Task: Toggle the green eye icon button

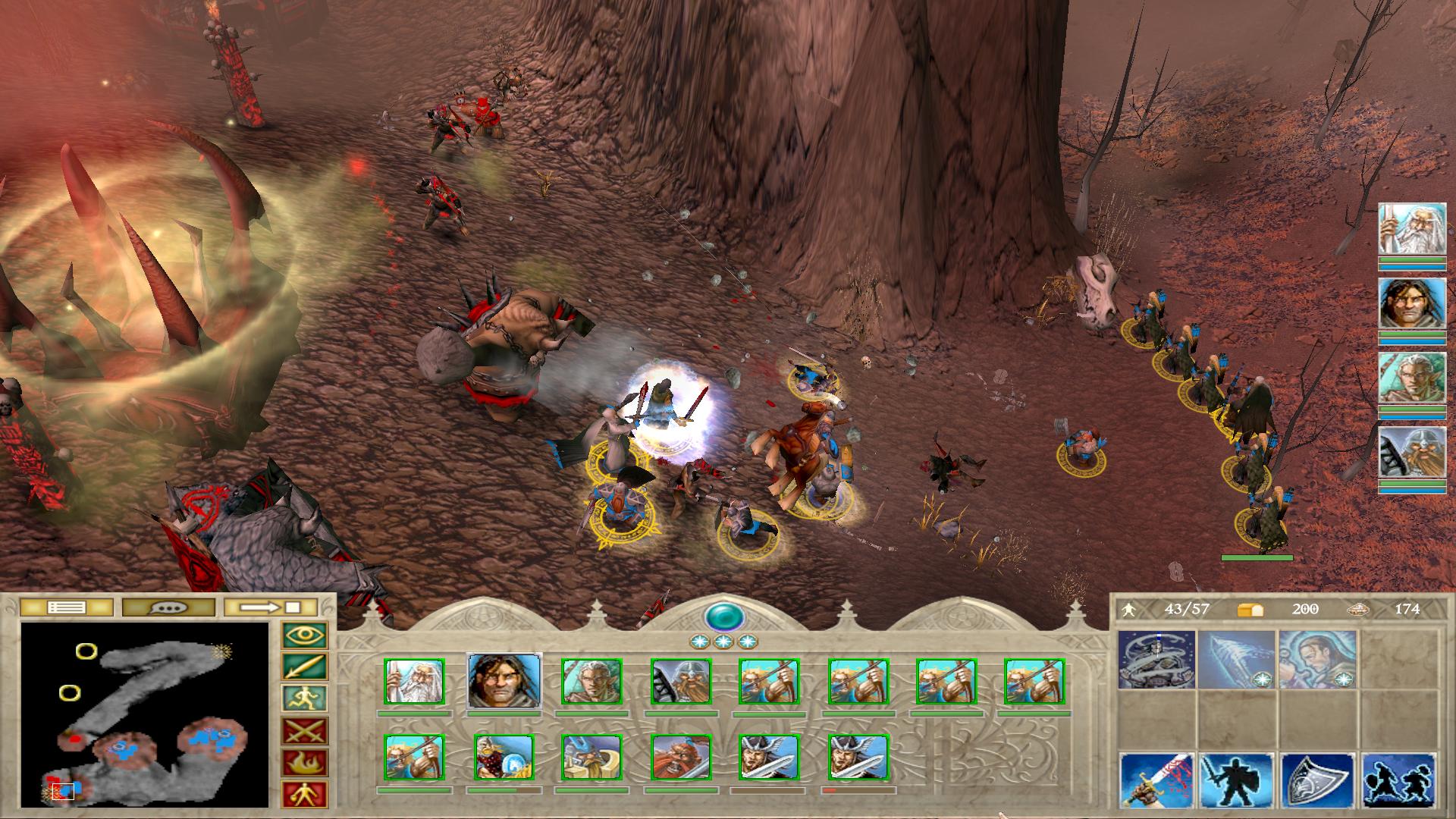Action: 305,635
